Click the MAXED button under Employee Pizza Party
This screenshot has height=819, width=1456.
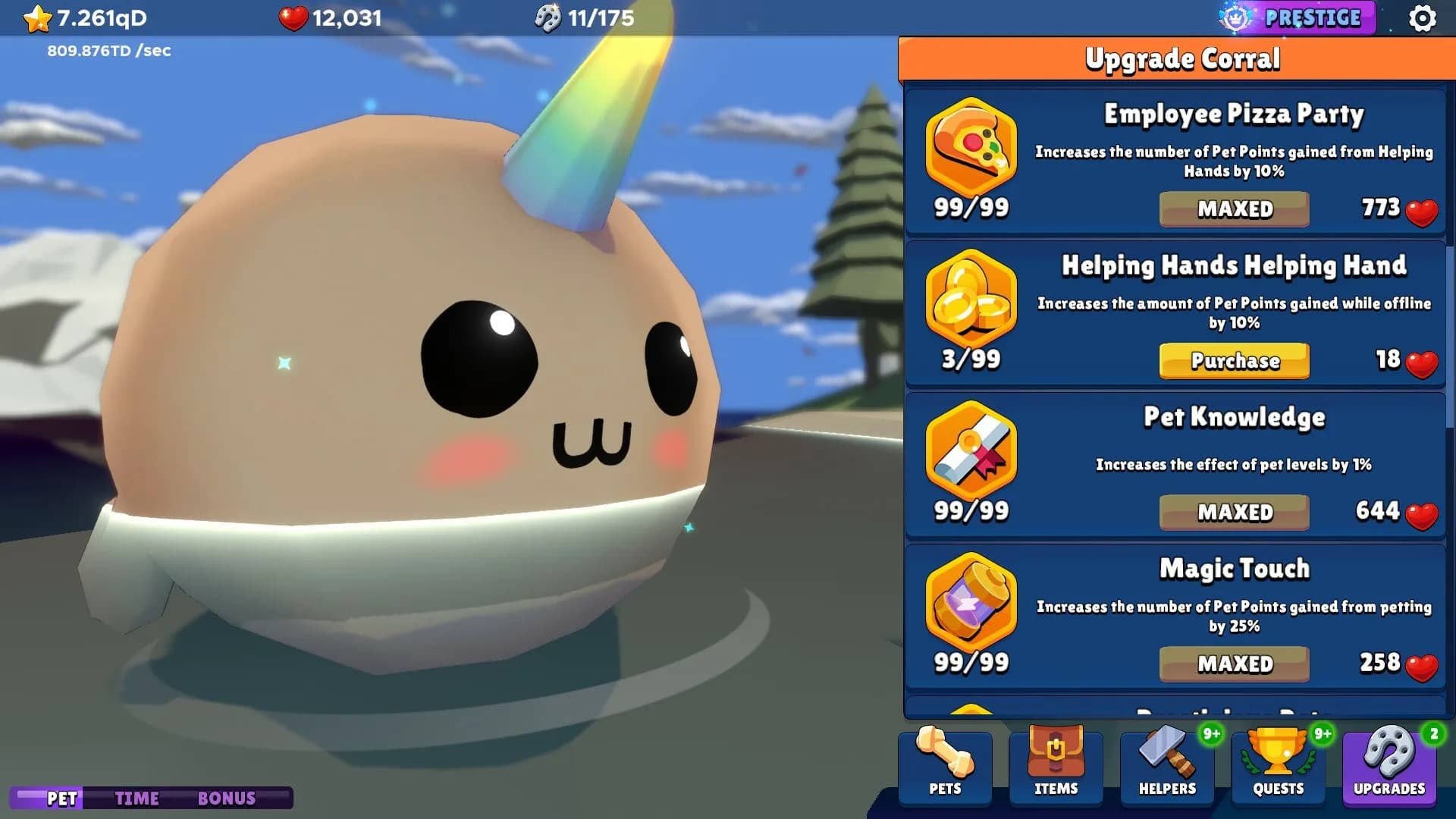coord(1234,209)
